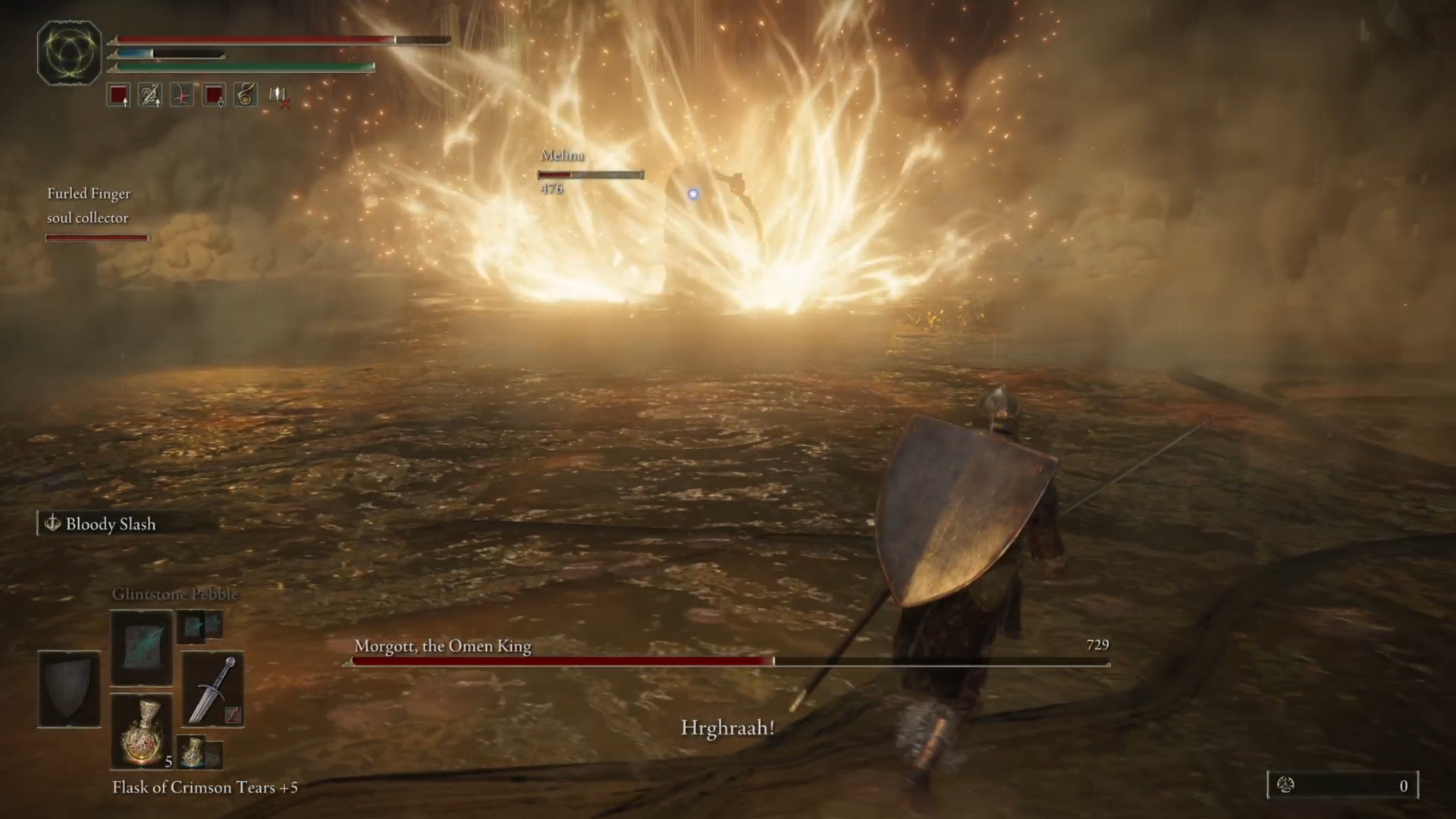Viewport: 1456px width, 819px height.
Task: Choose the left-hand shield equipment slot
Action: pos(69,689)
